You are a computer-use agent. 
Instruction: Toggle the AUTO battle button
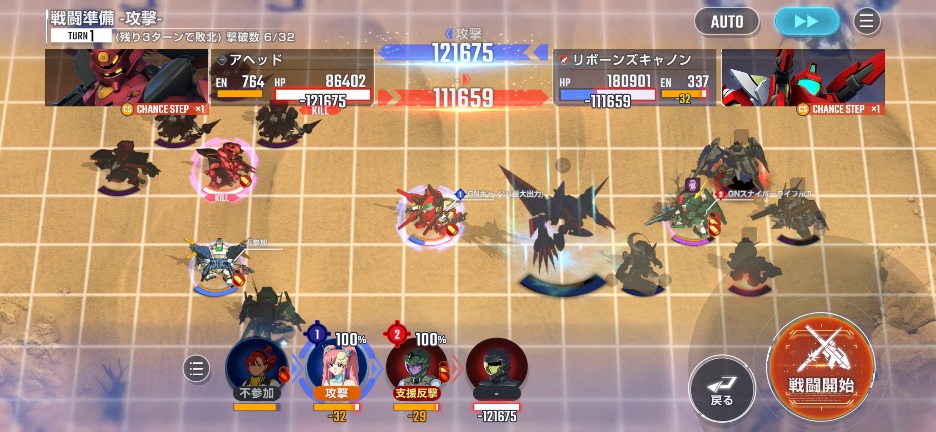pyautogui.click(x=727, y=20)
